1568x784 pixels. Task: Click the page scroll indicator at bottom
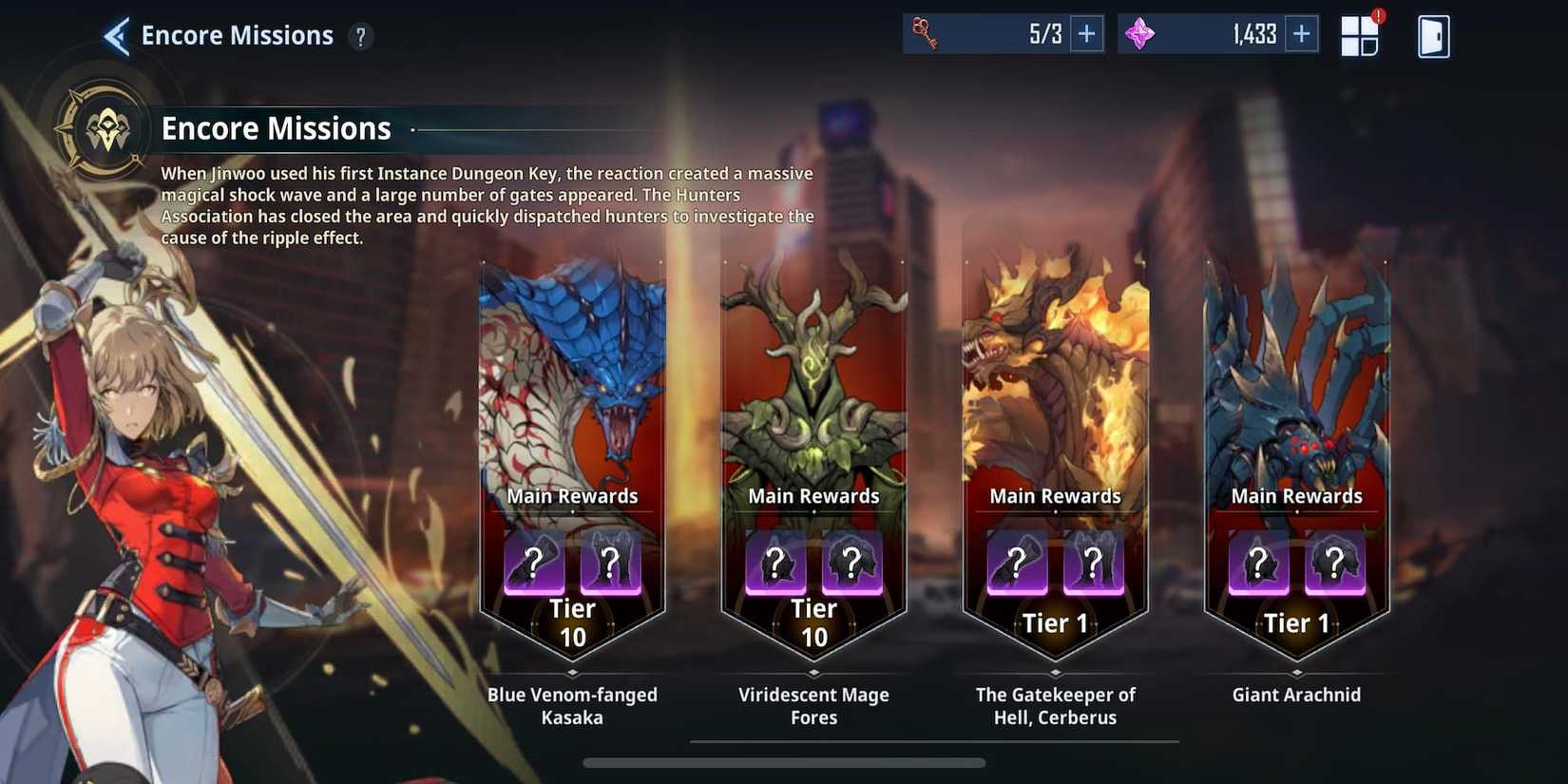(x=784, y=762)
